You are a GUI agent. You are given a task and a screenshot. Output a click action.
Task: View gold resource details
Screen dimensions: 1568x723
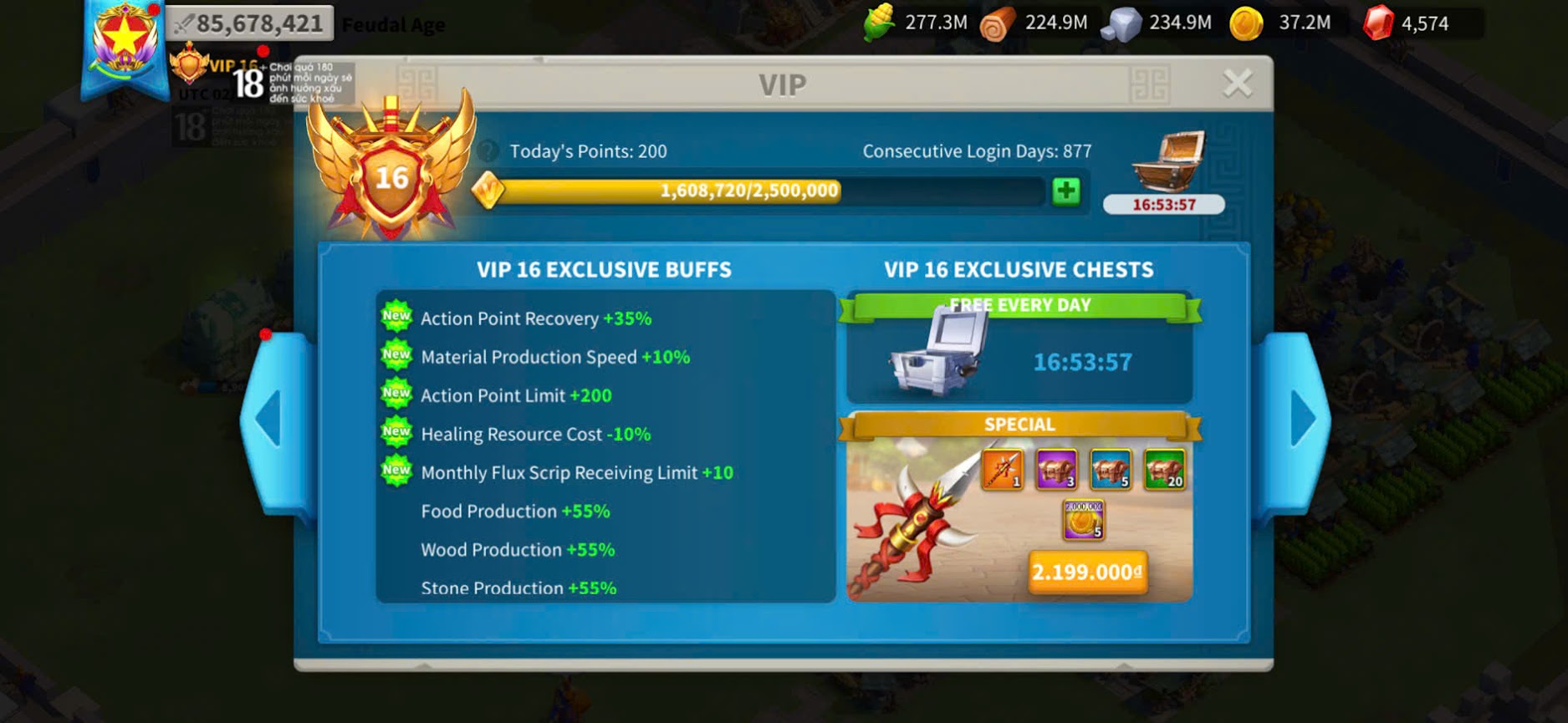[x=1246, y=23]
